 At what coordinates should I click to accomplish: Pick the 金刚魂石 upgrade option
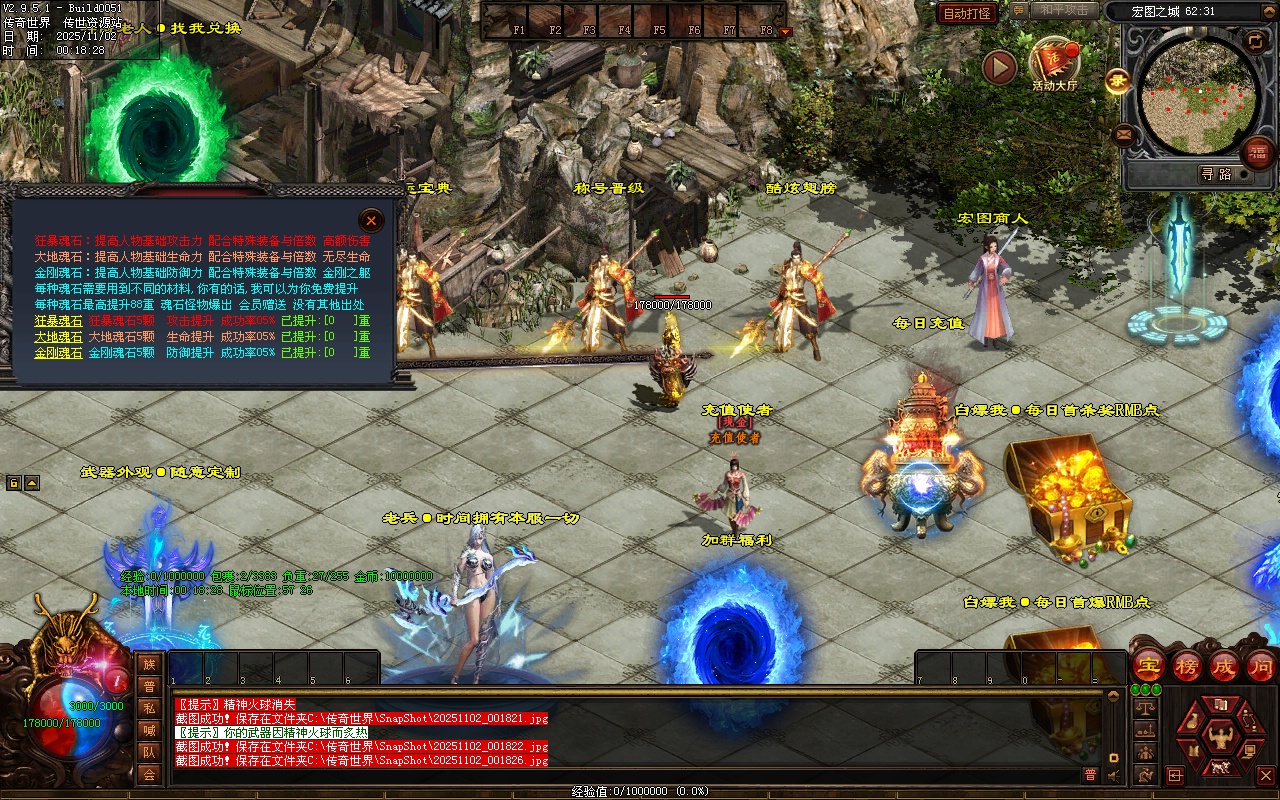[x=59, y=353]
